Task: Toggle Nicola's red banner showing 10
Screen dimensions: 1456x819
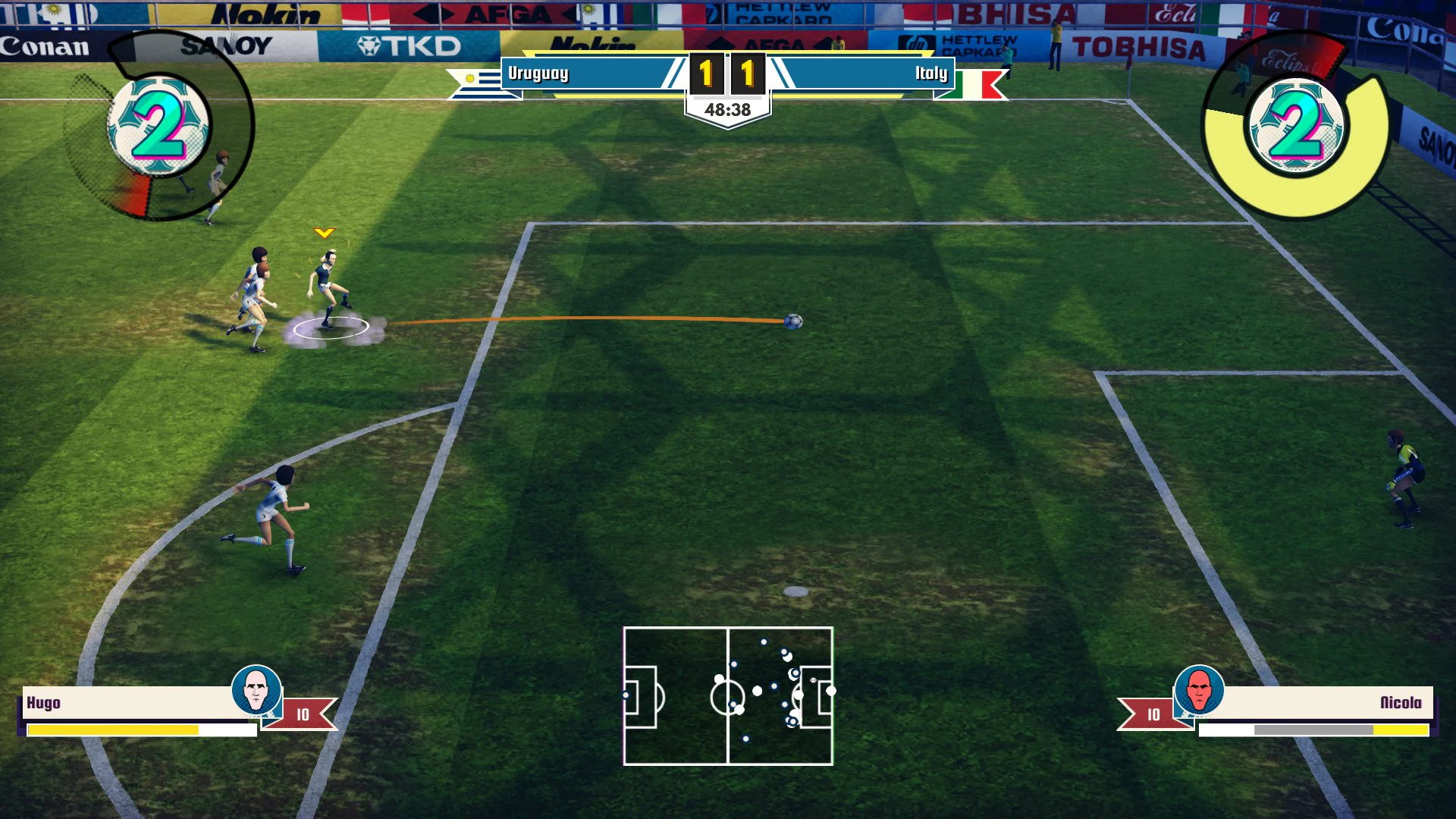Action: click(1153, 712)
